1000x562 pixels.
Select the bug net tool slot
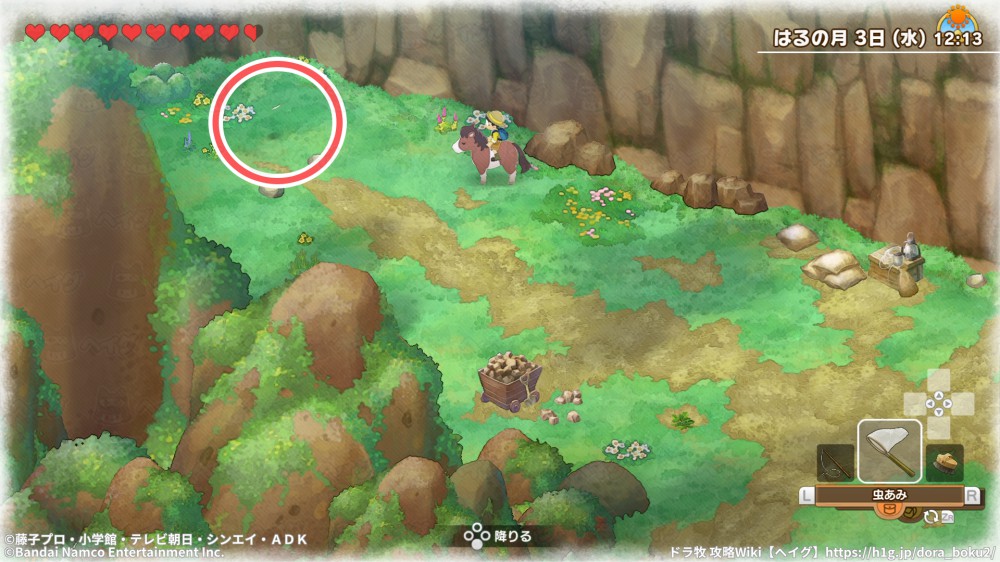889,450
